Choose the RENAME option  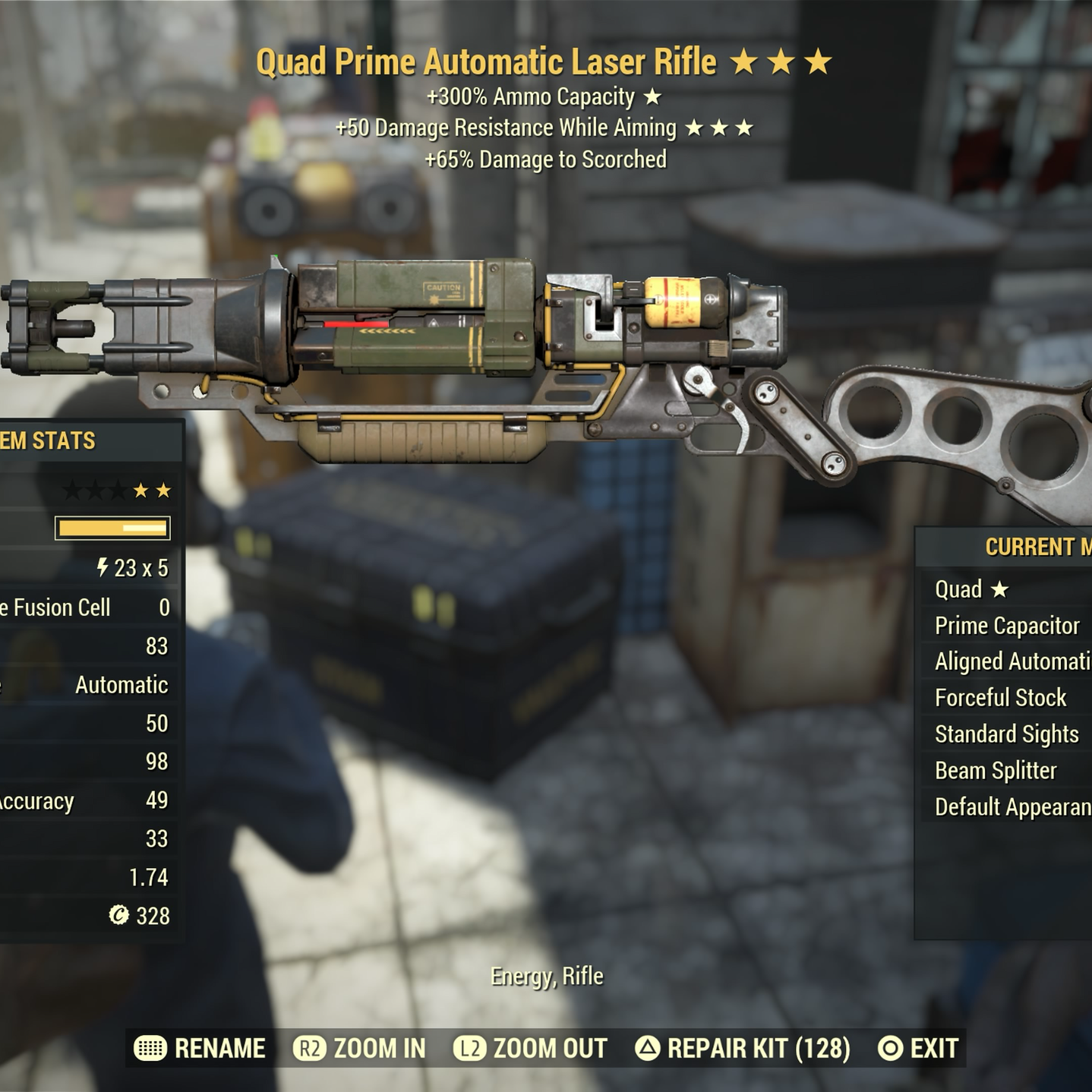200,1049
